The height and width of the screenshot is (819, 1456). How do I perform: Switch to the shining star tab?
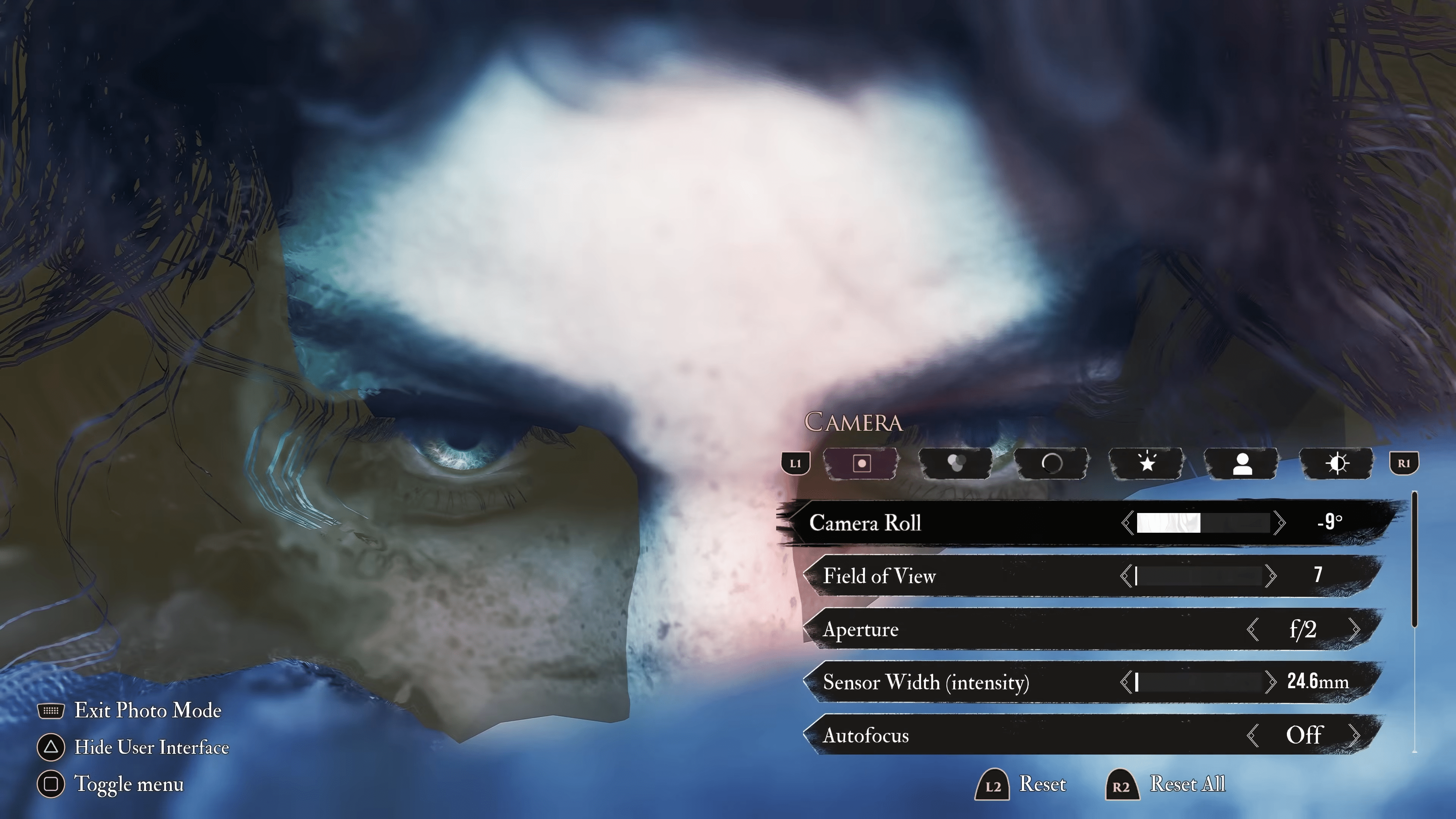point(1147,463)
